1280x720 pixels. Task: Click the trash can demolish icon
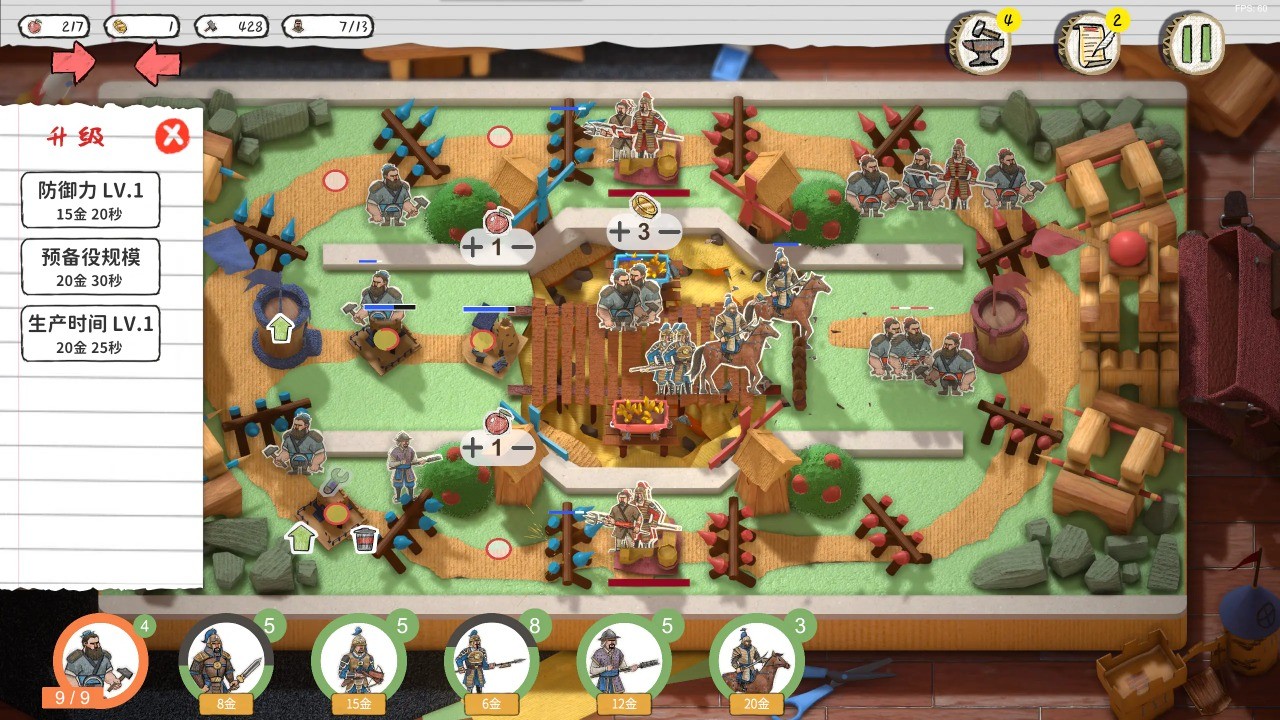[x=365, y=539]
